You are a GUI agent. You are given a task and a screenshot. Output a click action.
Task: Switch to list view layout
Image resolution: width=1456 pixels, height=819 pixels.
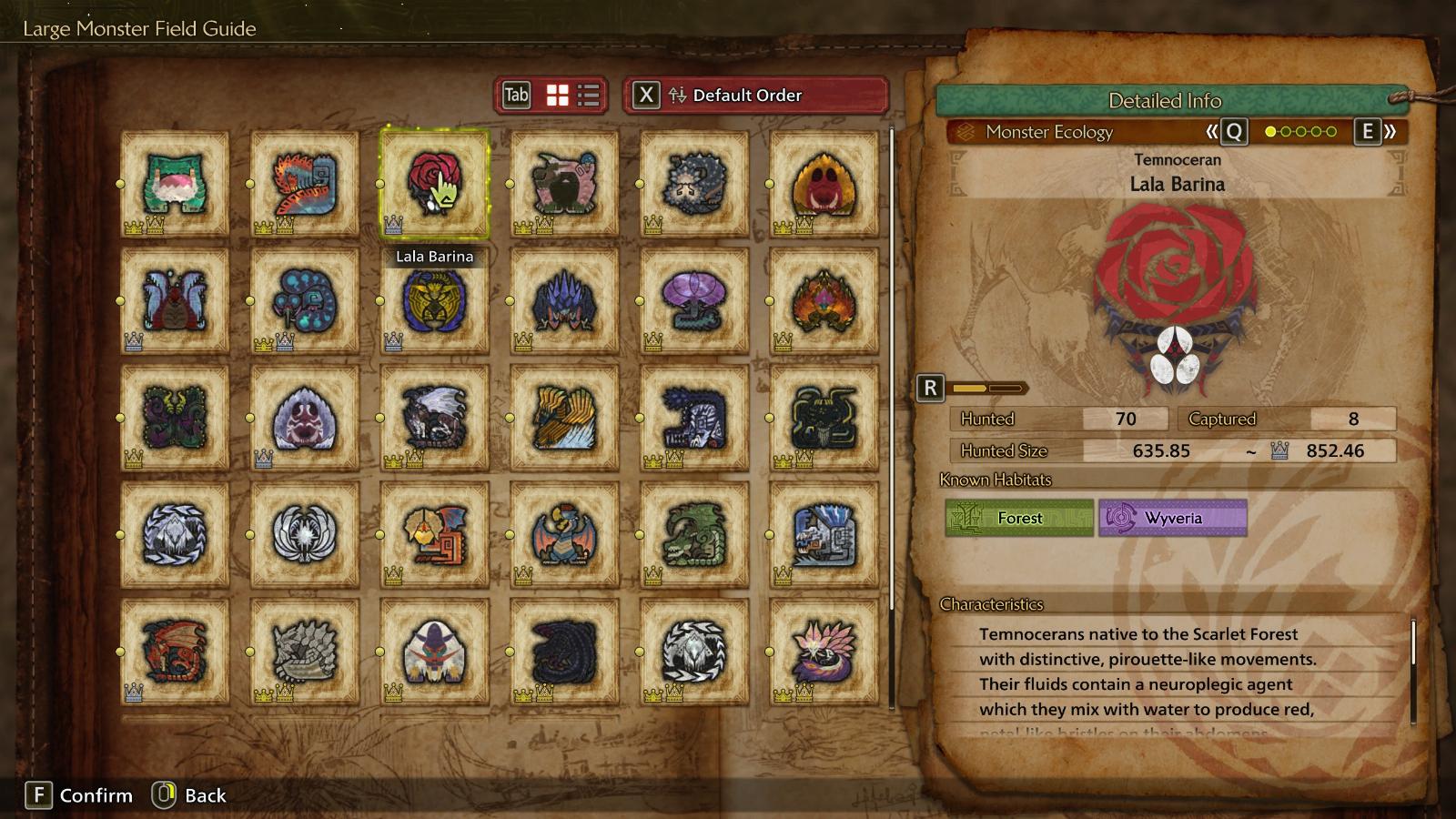pyautogui.click(x=589, y=96)
